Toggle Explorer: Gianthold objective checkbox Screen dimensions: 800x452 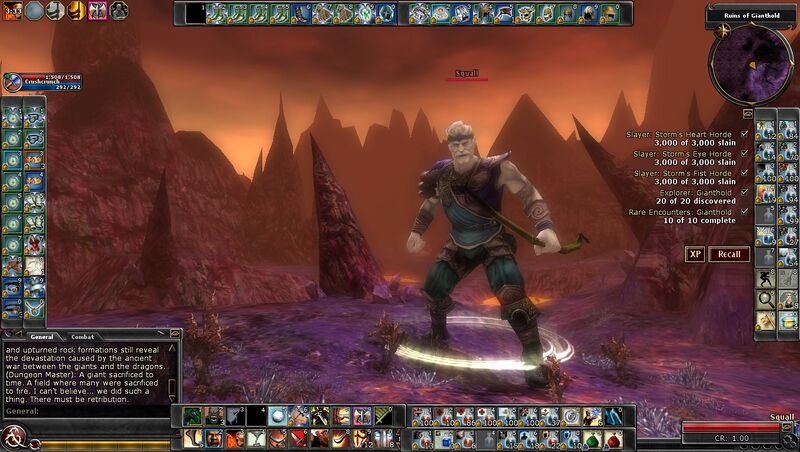point(744,193)
